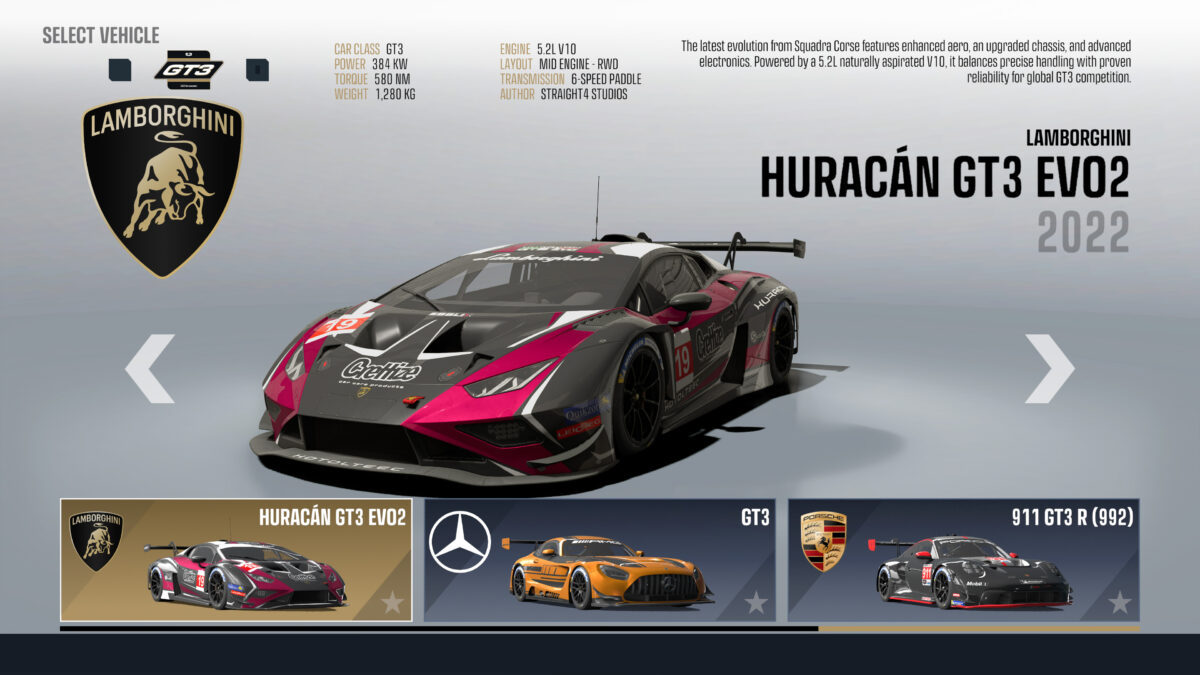
Task: Toggle the star on the Mercedes GT3 card
Action: click(756, 602)
